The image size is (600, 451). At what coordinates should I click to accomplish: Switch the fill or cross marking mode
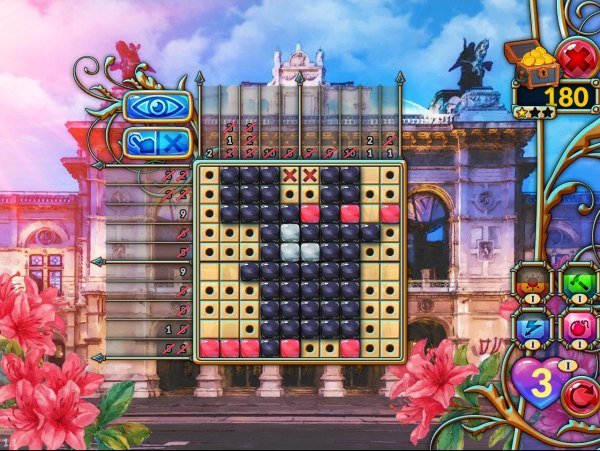(157, 143)
